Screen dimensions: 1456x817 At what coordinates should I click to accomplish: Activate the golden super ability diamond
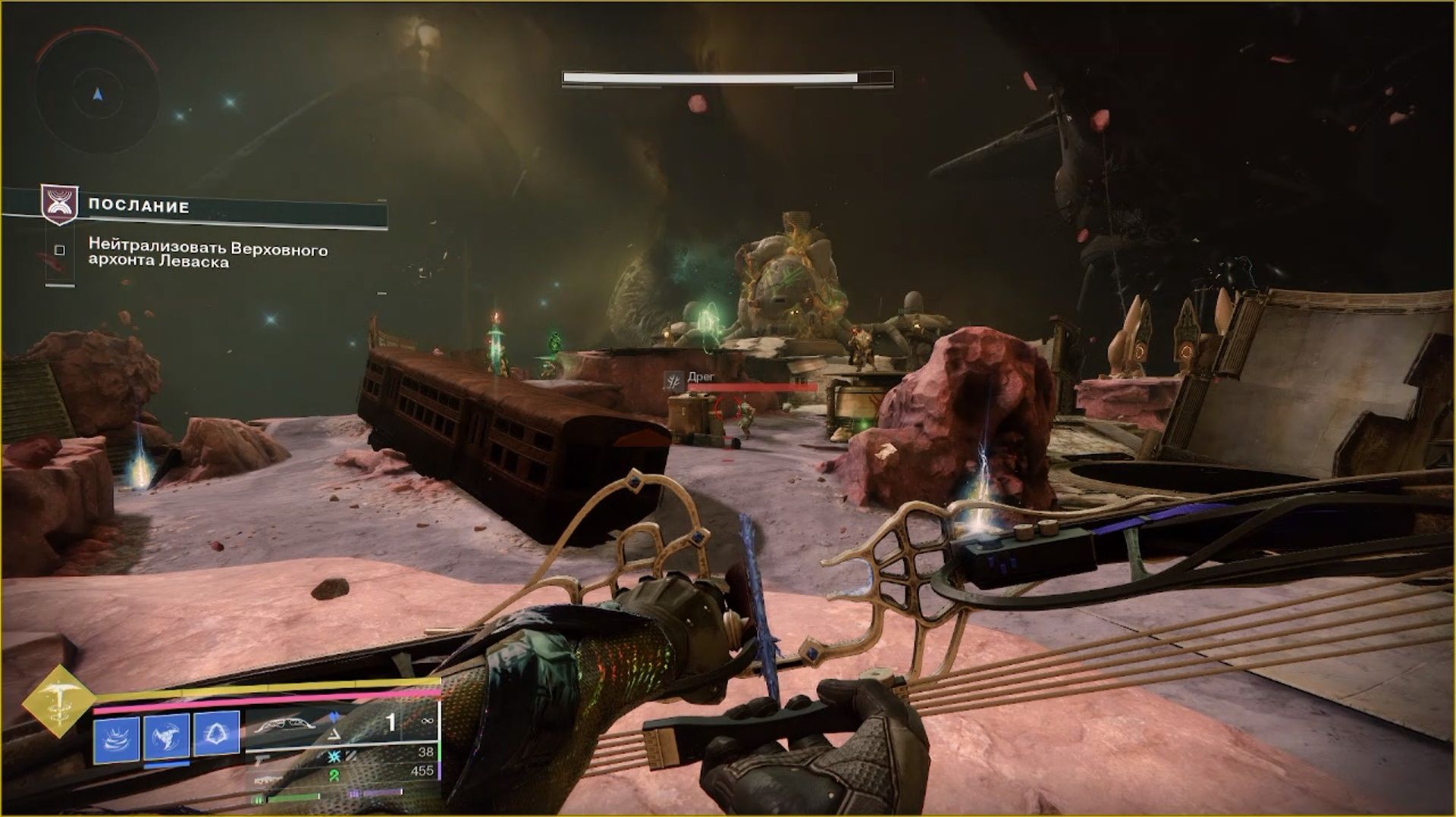point(56,701)
